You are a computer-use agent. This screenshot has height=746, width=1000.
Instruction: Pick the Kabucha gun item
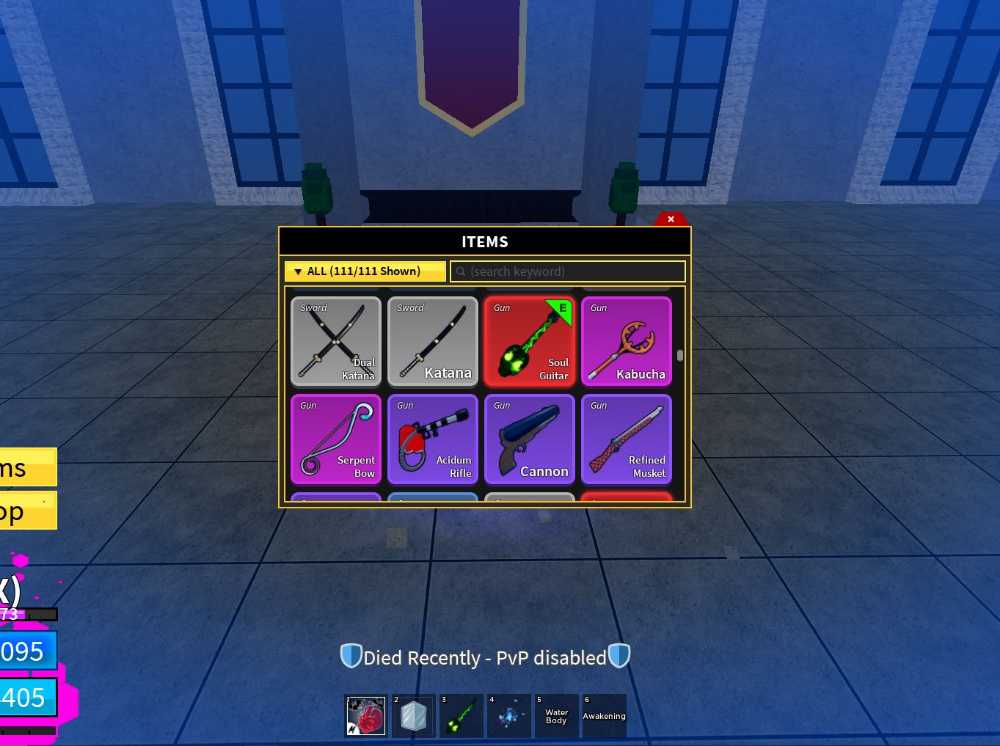tap(627, 341)
